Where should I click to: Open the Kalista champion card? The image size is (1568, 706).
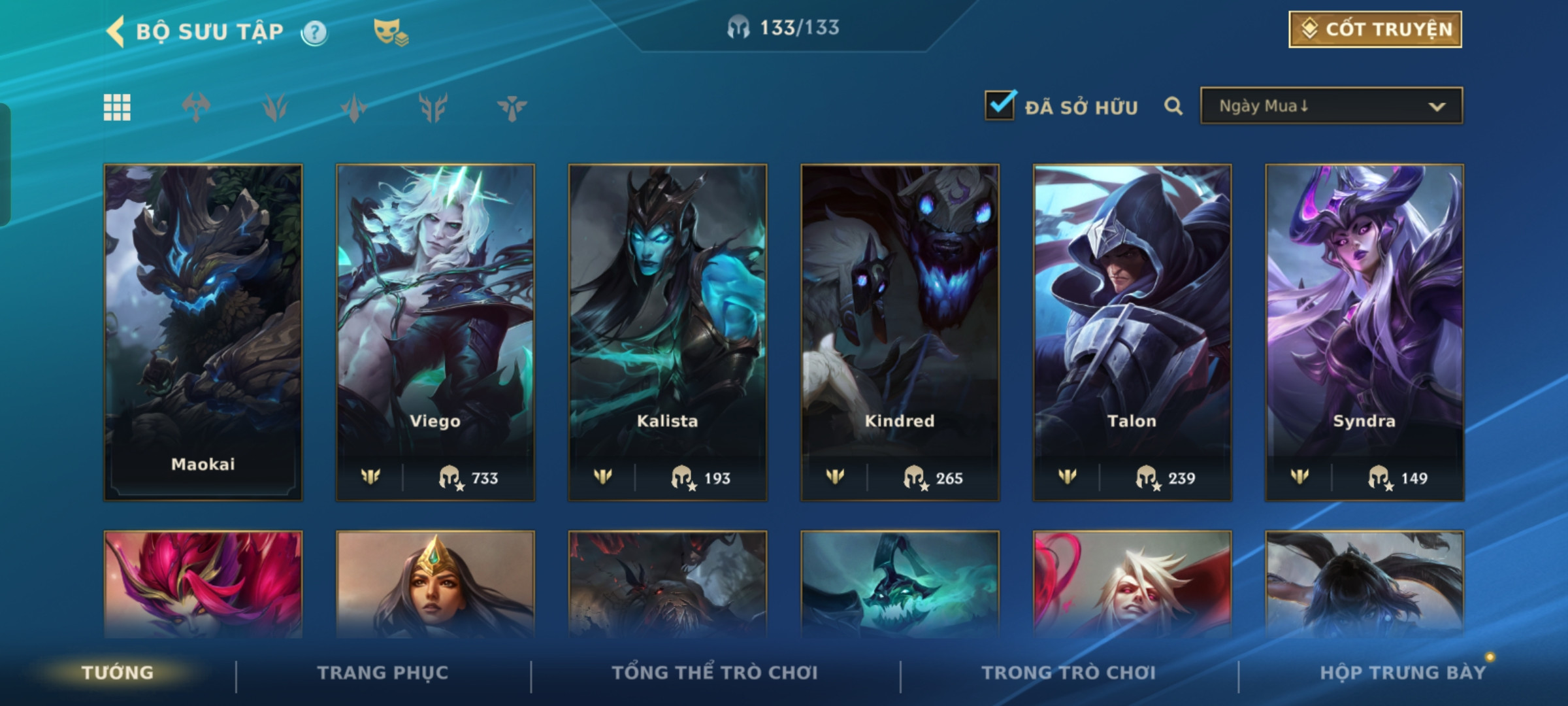coord(667,332)
